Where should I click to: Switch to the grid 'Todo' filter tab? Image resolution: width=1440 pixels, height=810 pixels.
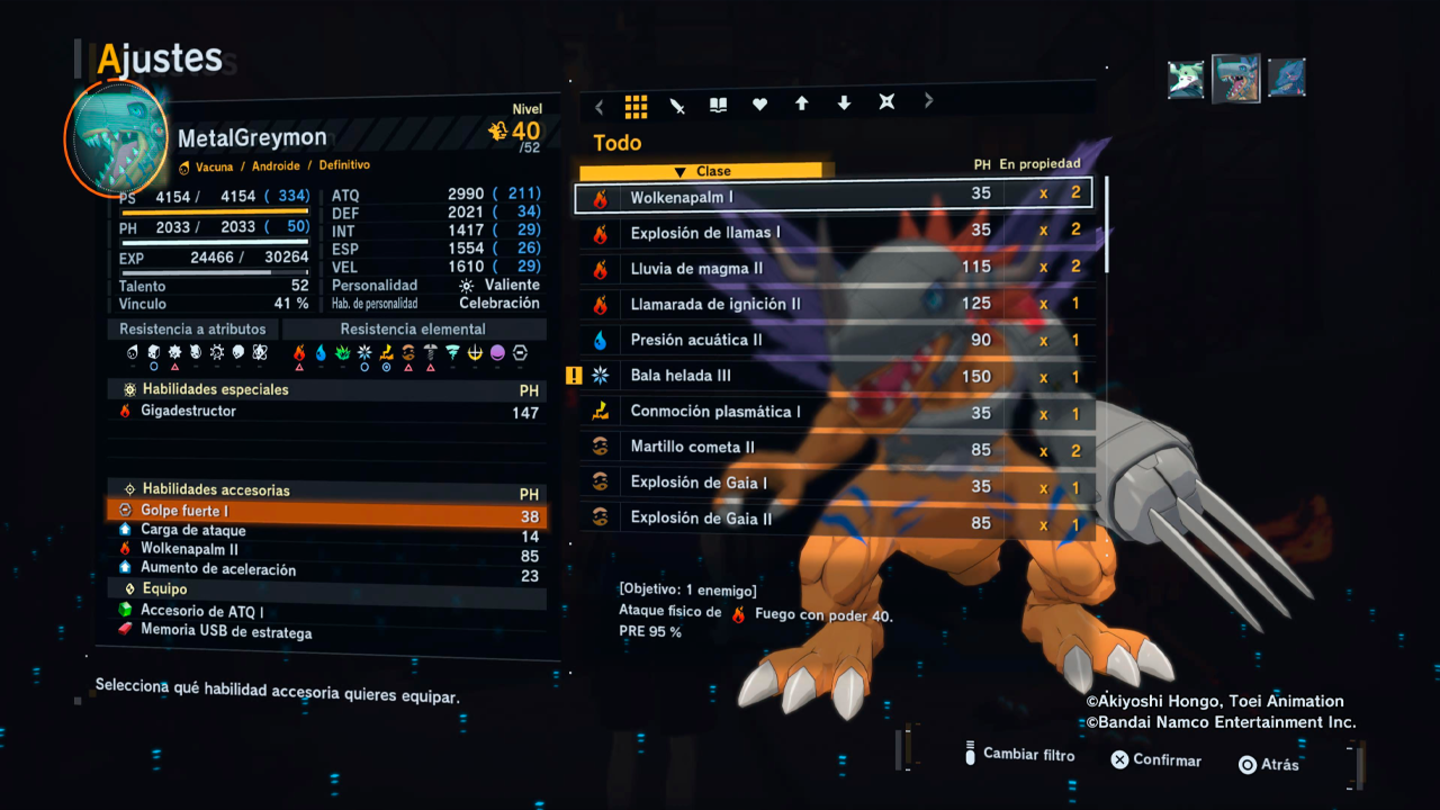pos(636,105)
